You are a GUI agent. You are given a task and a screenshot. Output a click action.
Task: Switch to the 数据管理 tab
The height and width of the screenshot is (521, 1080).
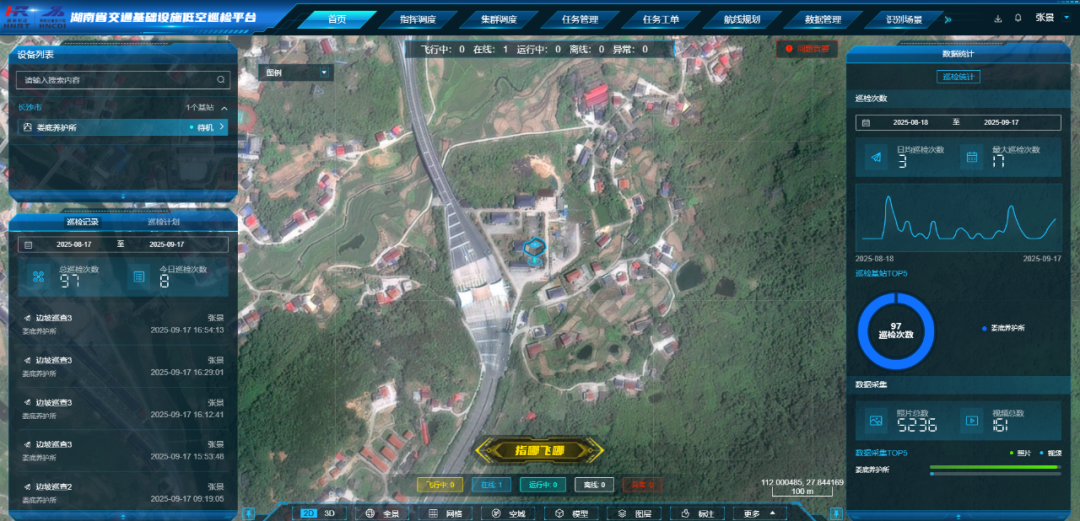[x=822, y=19]
